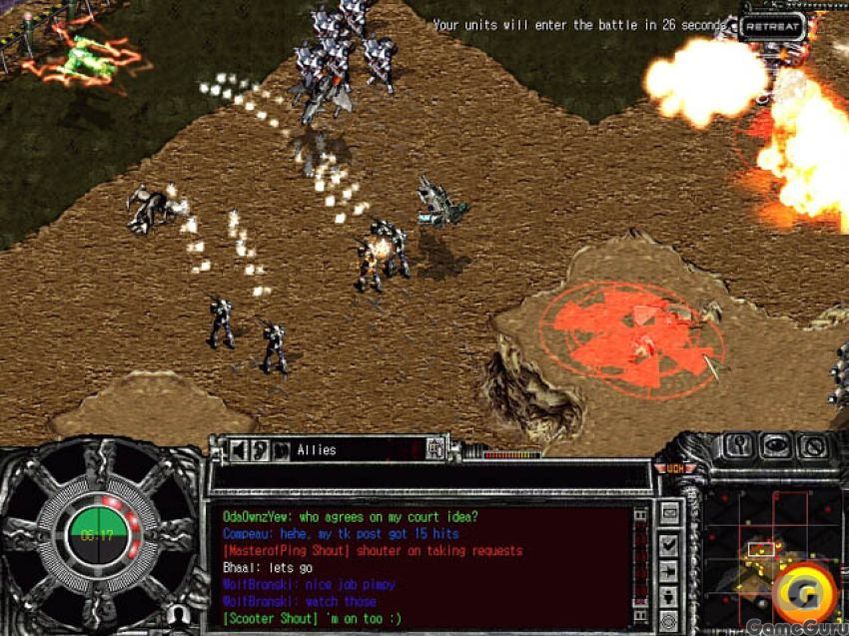Select the gear icon below chat buttons
Screen dimensions: 849x636
[x=669, y=619]
